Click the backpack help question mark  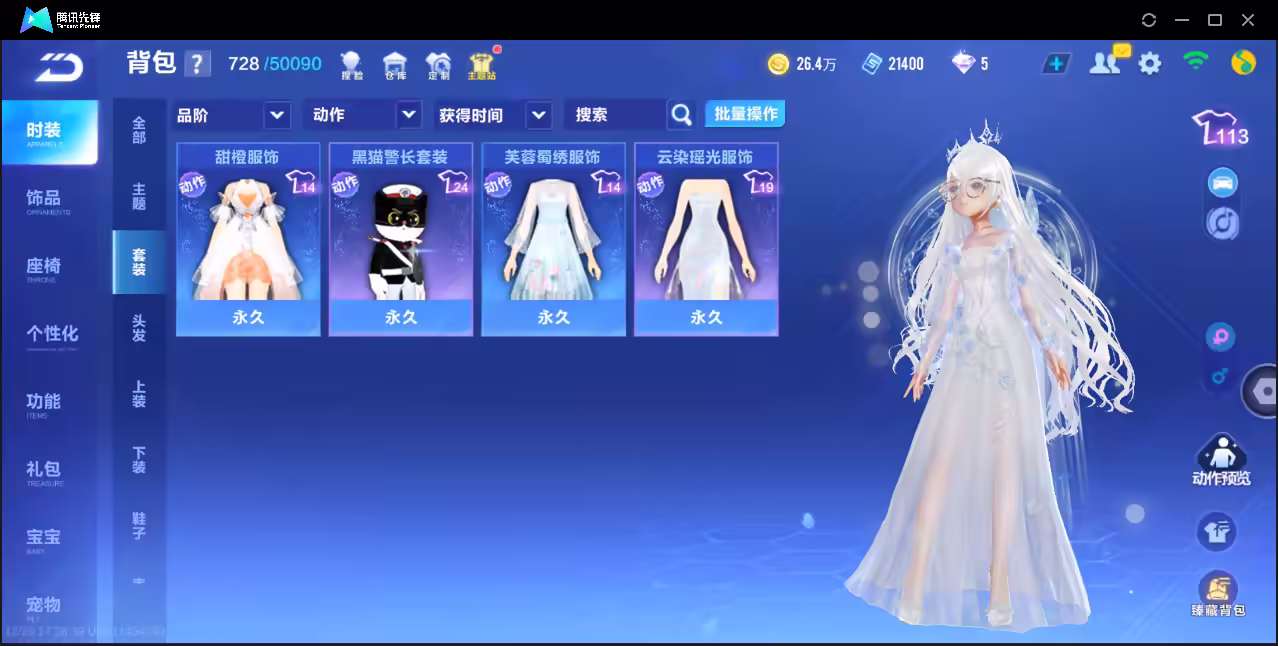coord(198,64)
